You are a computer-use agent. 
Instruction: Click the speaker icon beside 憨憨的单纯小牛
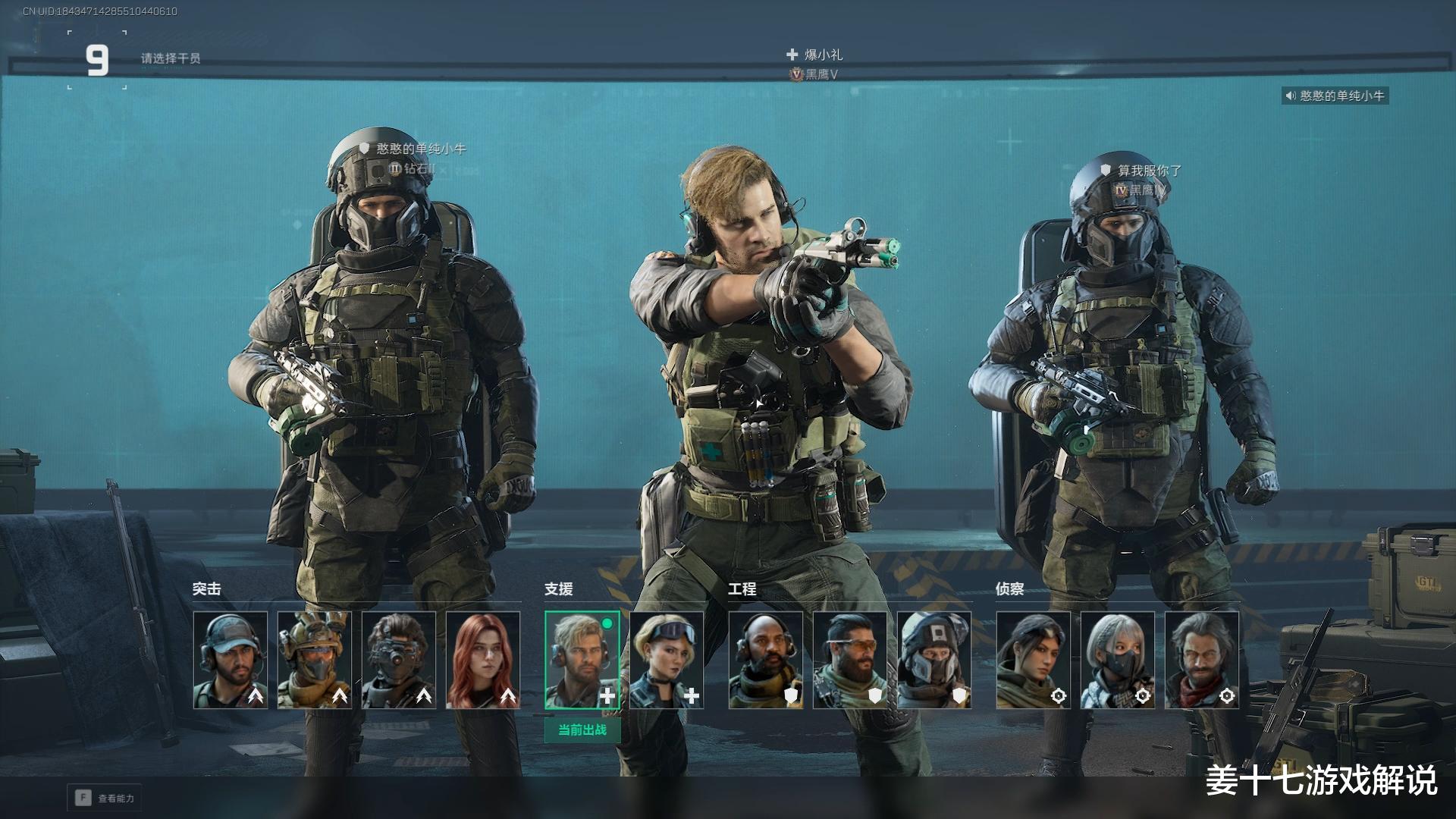tap(1290, 96)
